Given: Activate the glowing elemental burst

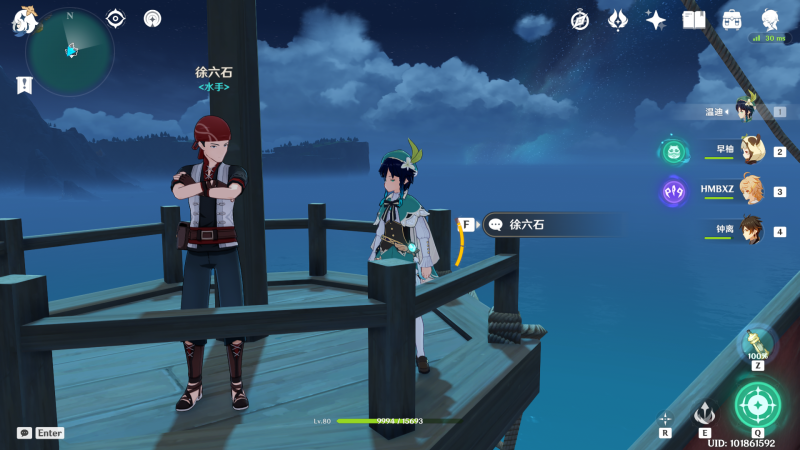Looking at the screenshot, I should click(x=758, y=405).
